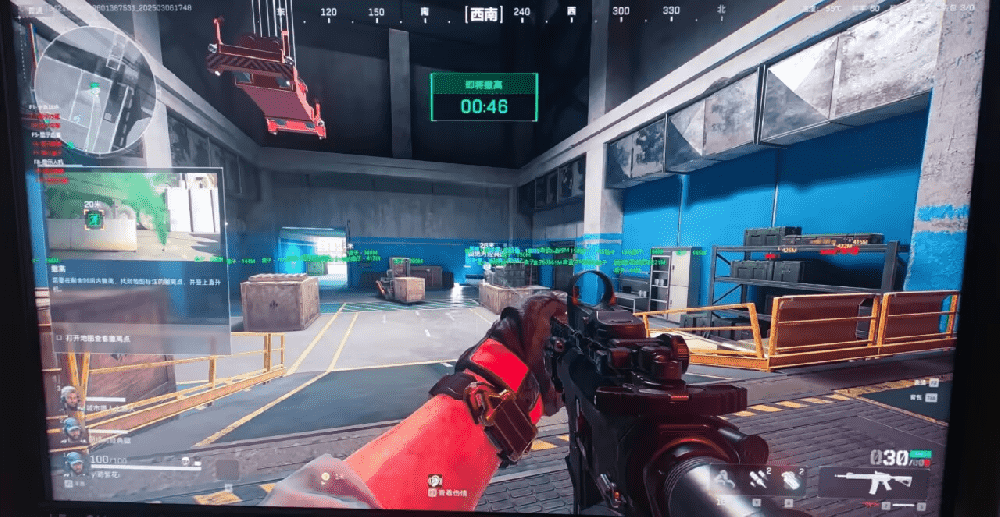
Task: Use the syringe item slot
Action: [756, 480]
